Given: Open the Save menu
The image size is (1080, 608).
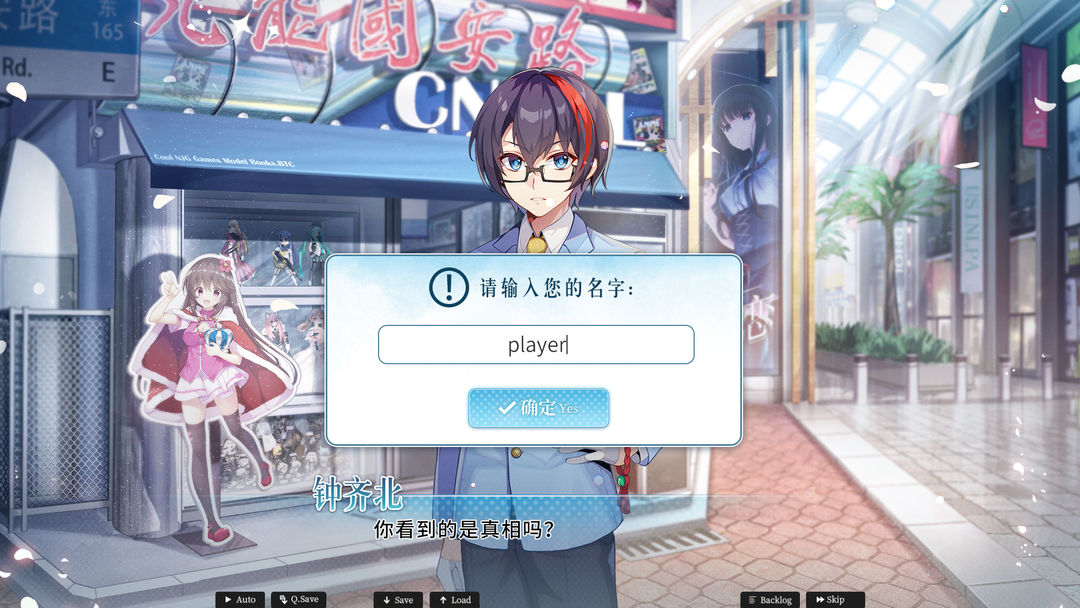Looking at the screenshot, I should 398,600.
